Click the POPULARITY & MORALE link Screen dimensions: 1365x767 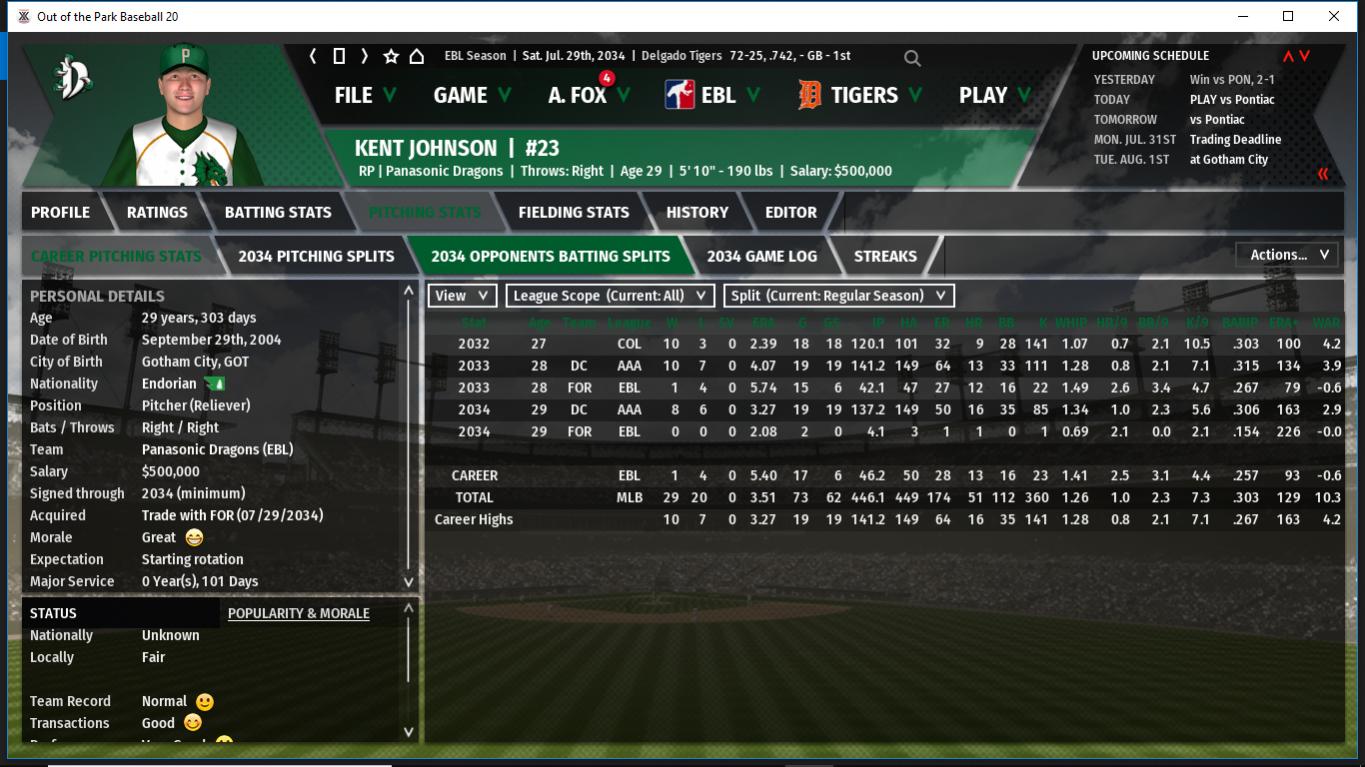298,613
